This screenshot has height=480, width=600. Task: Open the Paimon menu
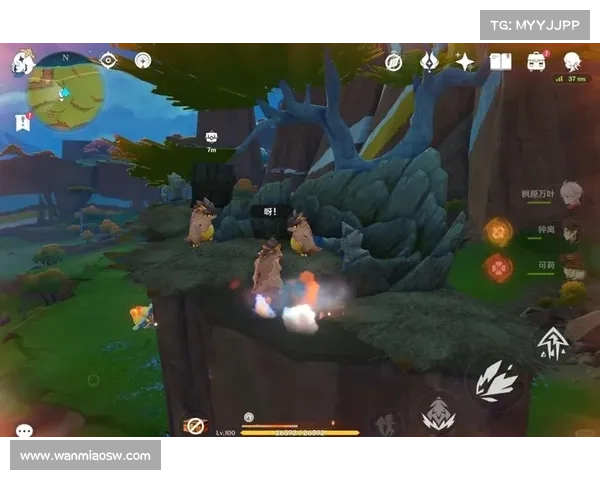(24, 64)
